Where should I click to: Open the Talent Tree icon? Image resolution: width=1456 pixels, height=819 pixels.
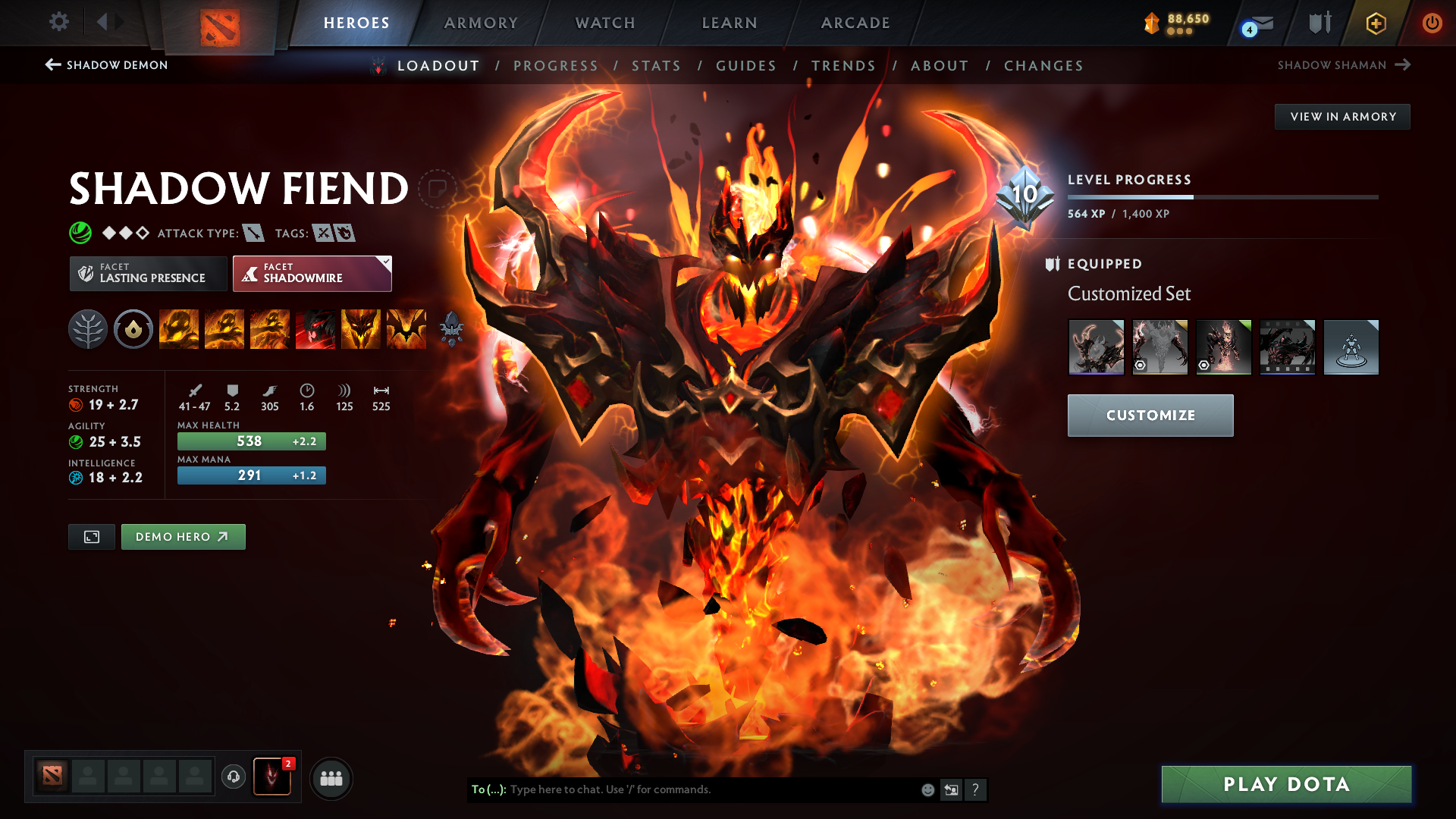(88, 329)
